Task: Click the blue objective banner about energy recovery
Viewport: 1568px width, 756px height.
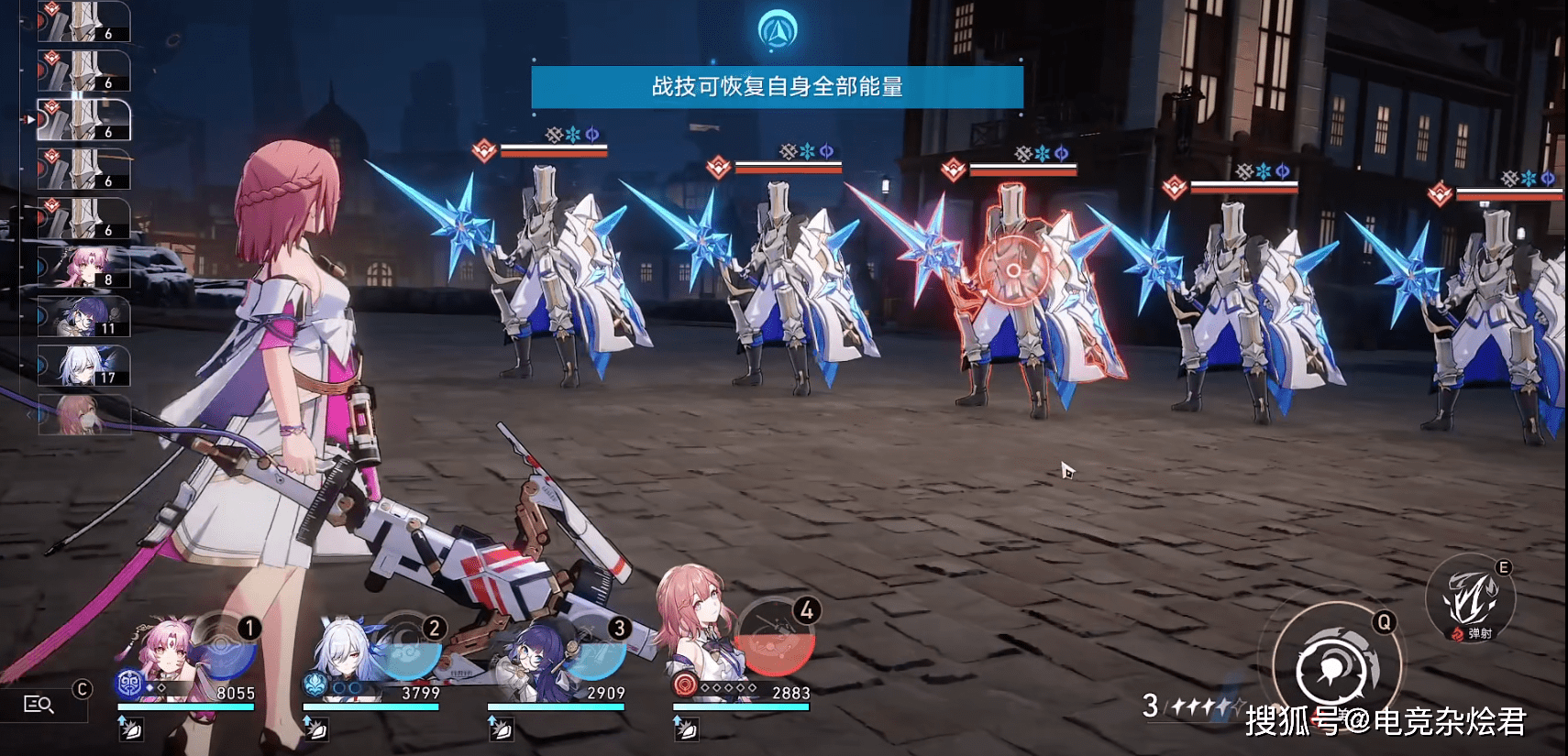Action: tap(777, 87)
